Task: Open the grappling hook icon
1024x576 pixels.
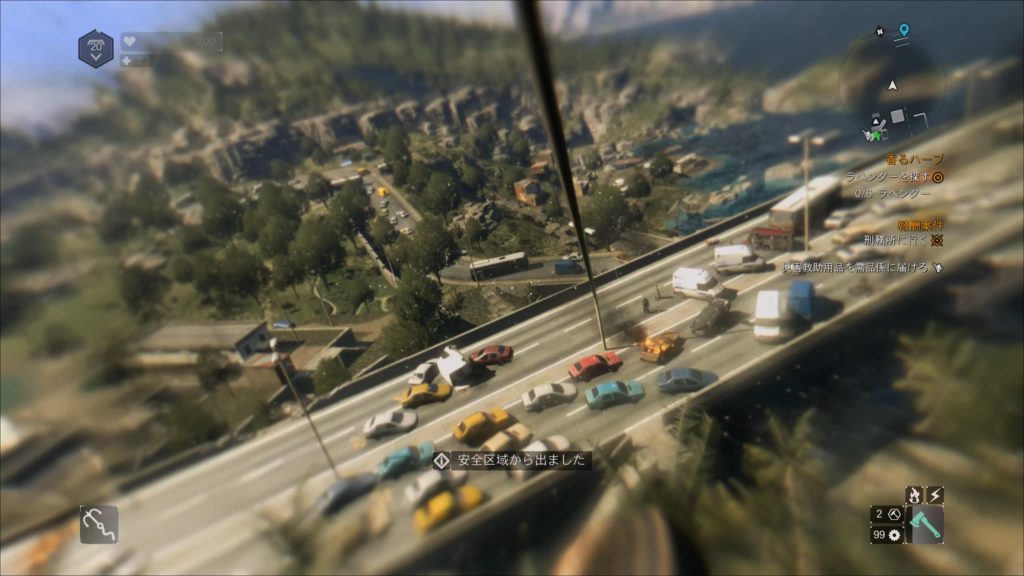Action: coord(99,524)
